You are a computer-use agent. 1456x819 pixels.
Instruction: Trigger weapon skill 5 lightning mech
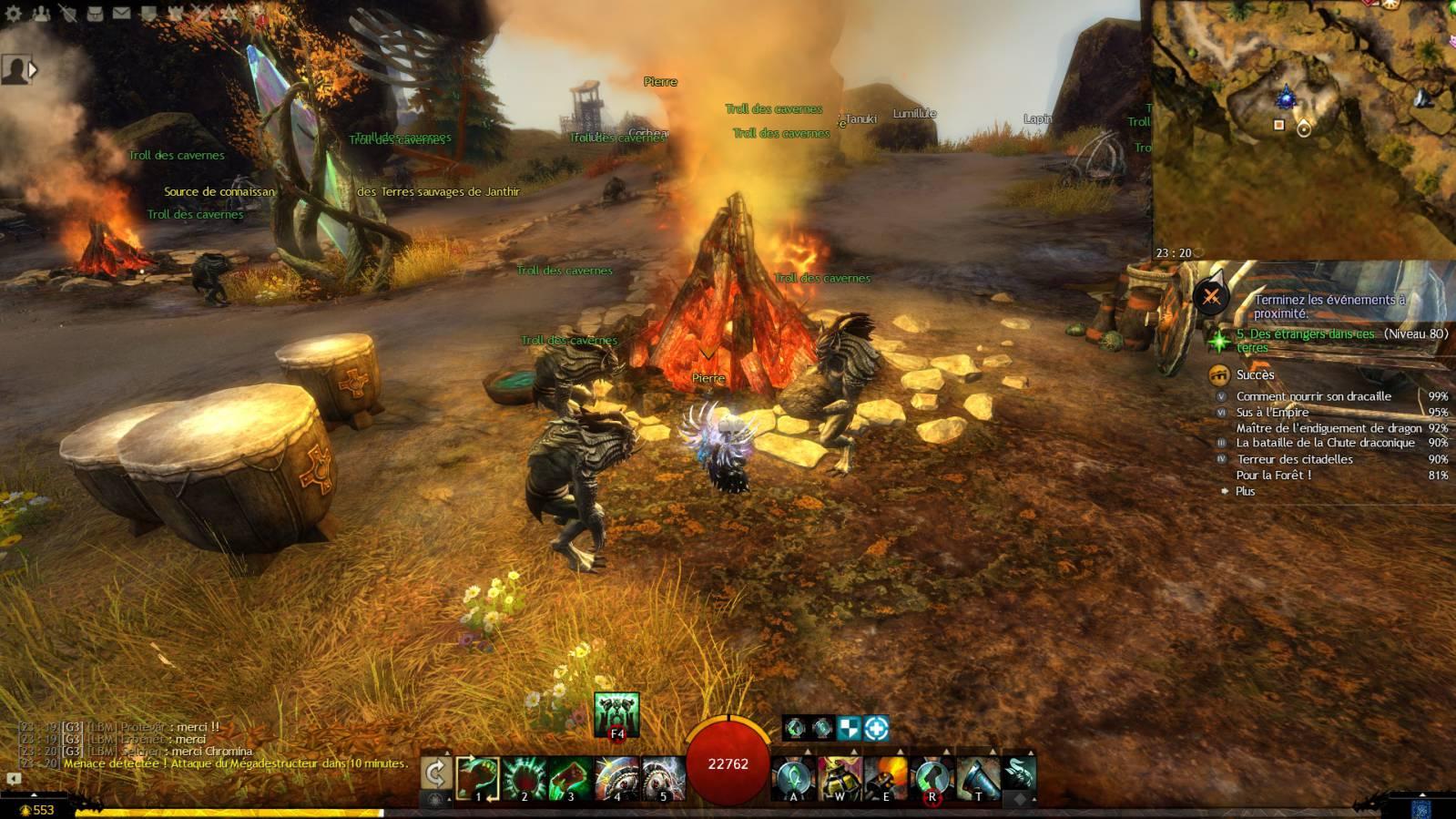[x=664, y=779]
